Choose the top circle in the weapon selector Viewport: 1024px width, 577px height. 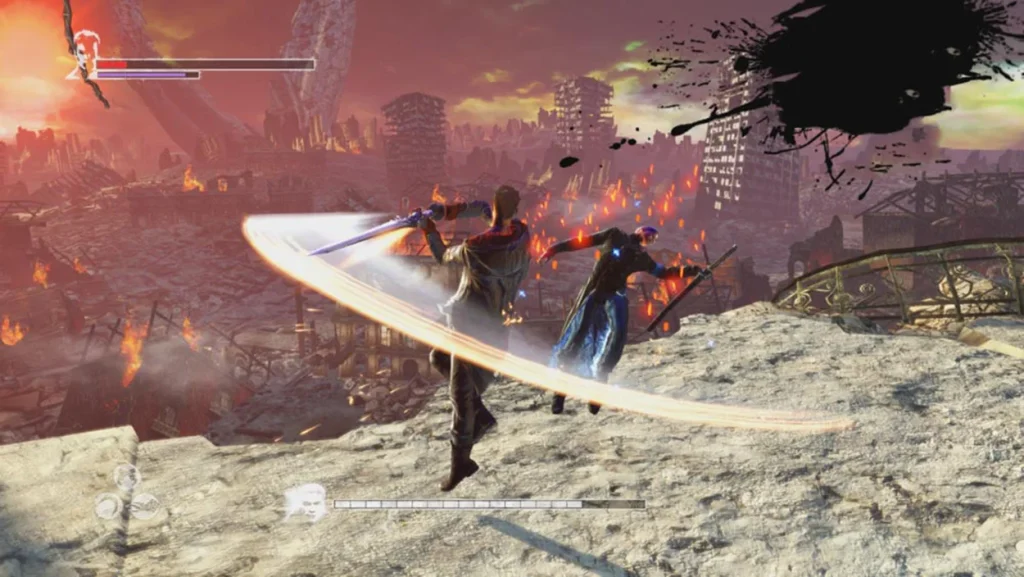point(126,476)
